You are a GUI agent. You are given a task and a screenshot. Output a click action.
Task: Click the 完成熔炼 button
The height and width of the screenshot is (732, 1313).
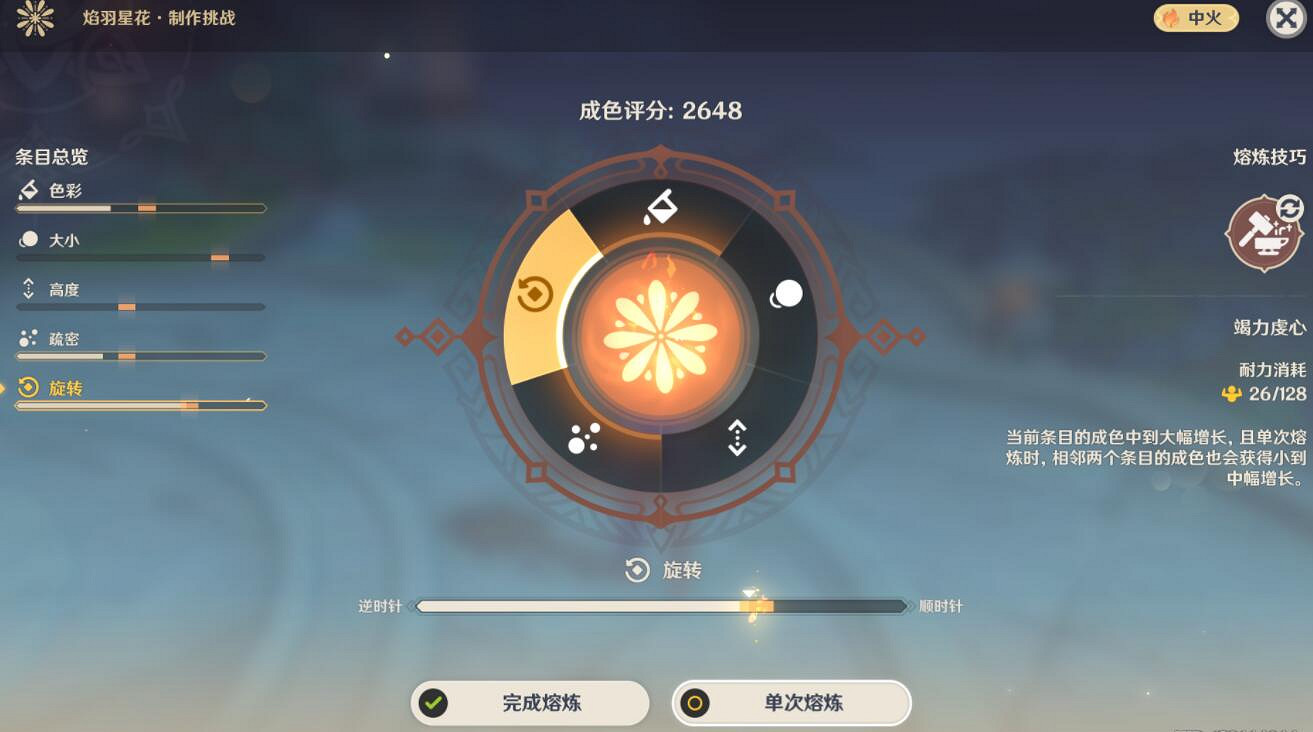tap(530, 702)
